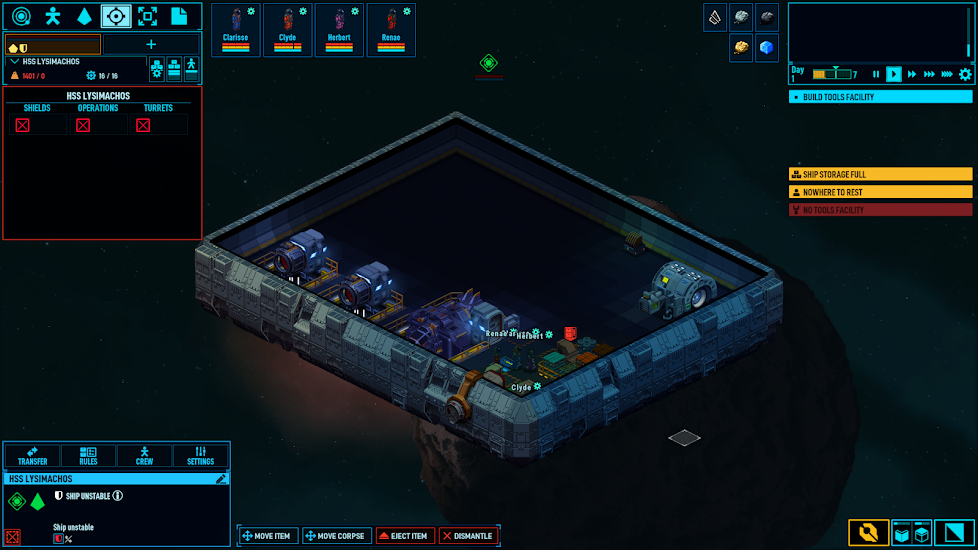Select crew member Clarisse's portrait
978x550 pixels.
(x=236, y=30)
